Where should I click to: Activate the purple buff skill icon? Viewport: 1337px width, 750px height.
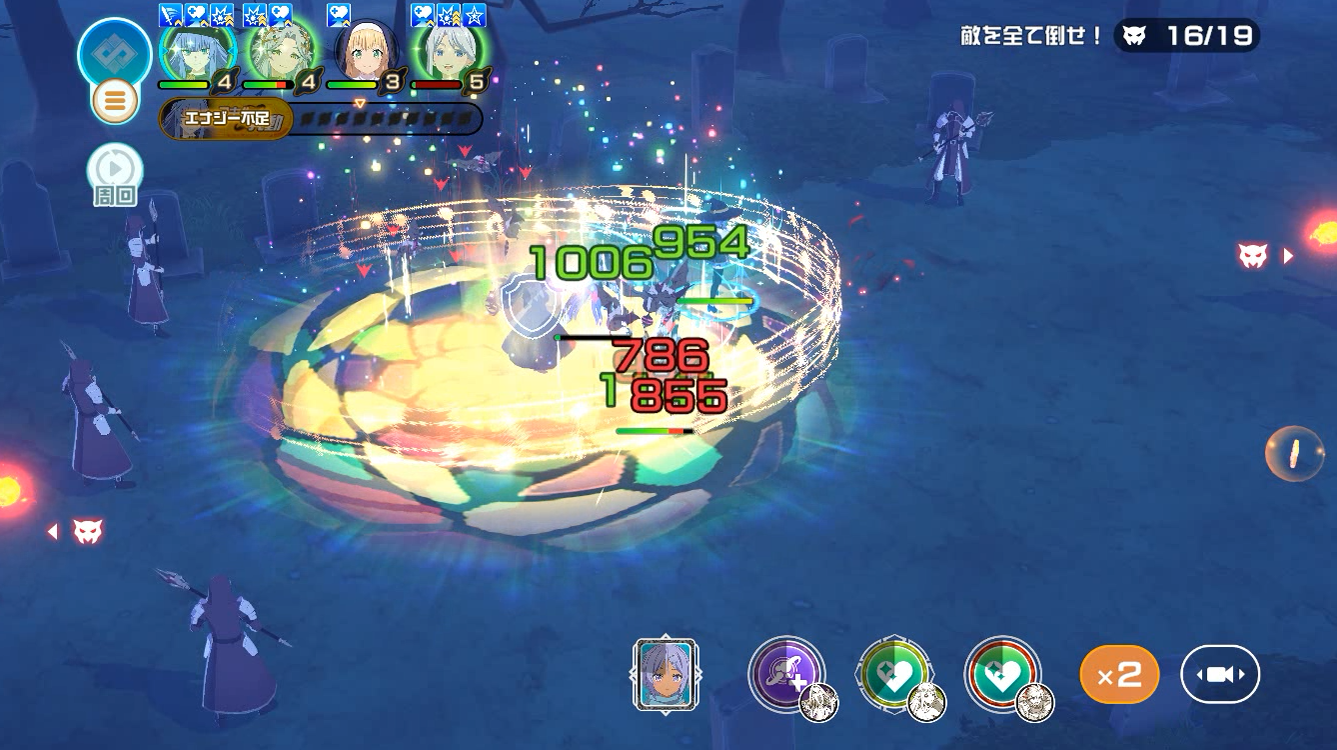coord(786,674)
